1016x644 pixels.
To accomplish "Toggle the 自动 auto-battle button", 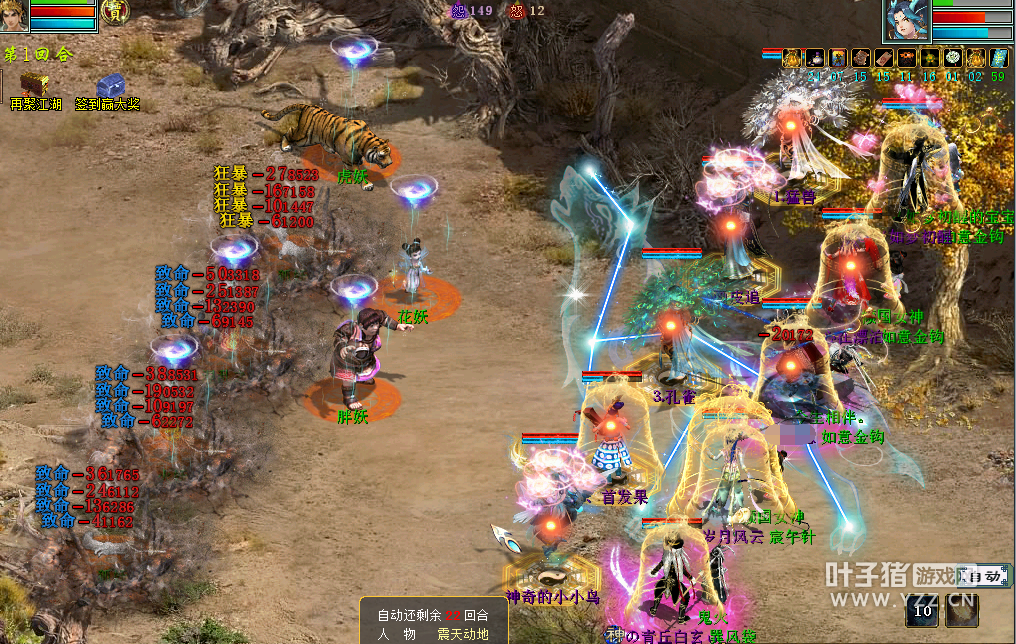I will 979,576.
